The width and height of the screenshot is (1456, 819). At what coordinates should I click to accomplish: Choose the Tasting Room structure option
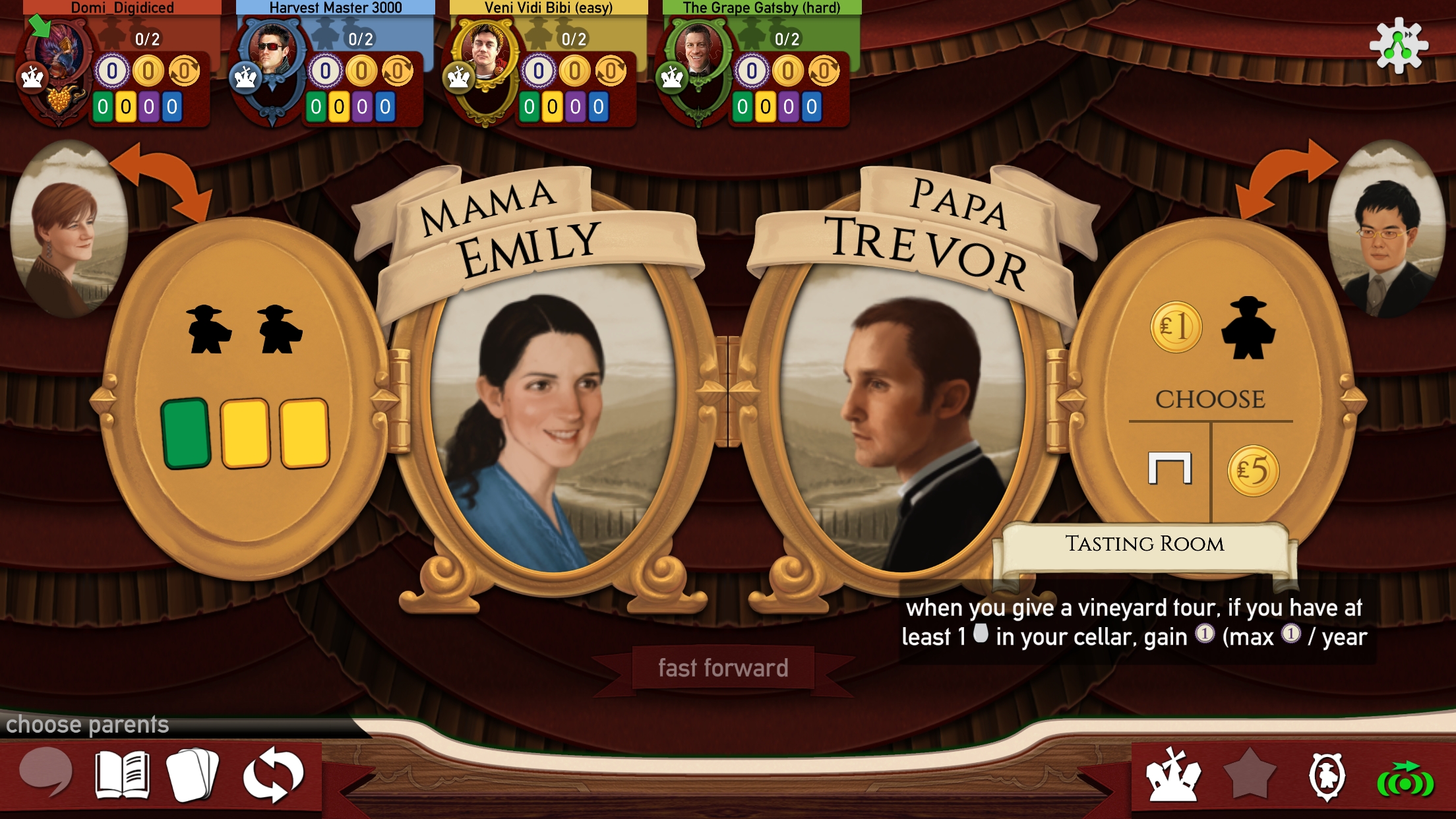[1170, 470]
